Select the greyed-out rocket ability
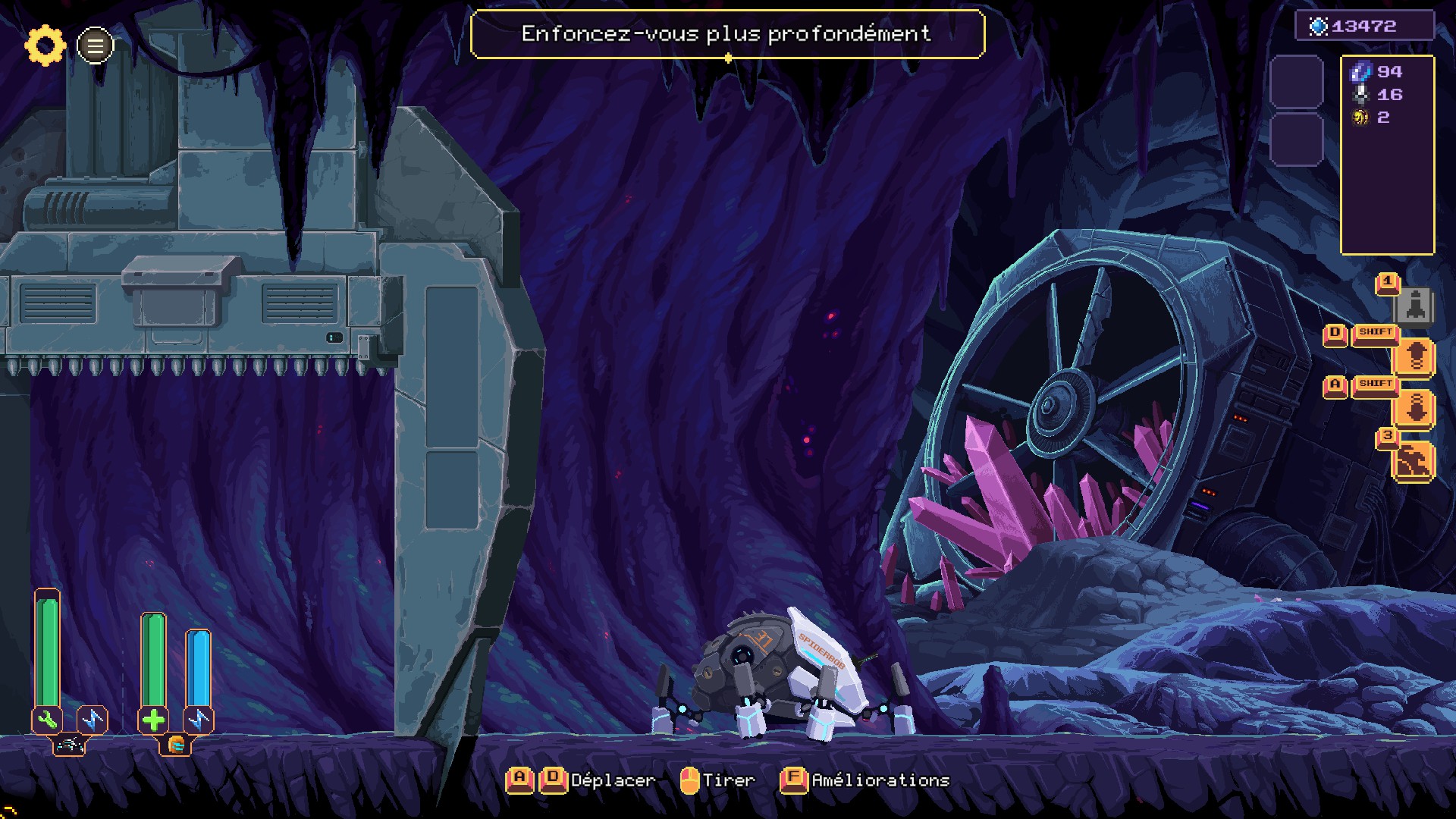Image resolution: width=1456 pixels, height=819 pixels. point(1414,306)
